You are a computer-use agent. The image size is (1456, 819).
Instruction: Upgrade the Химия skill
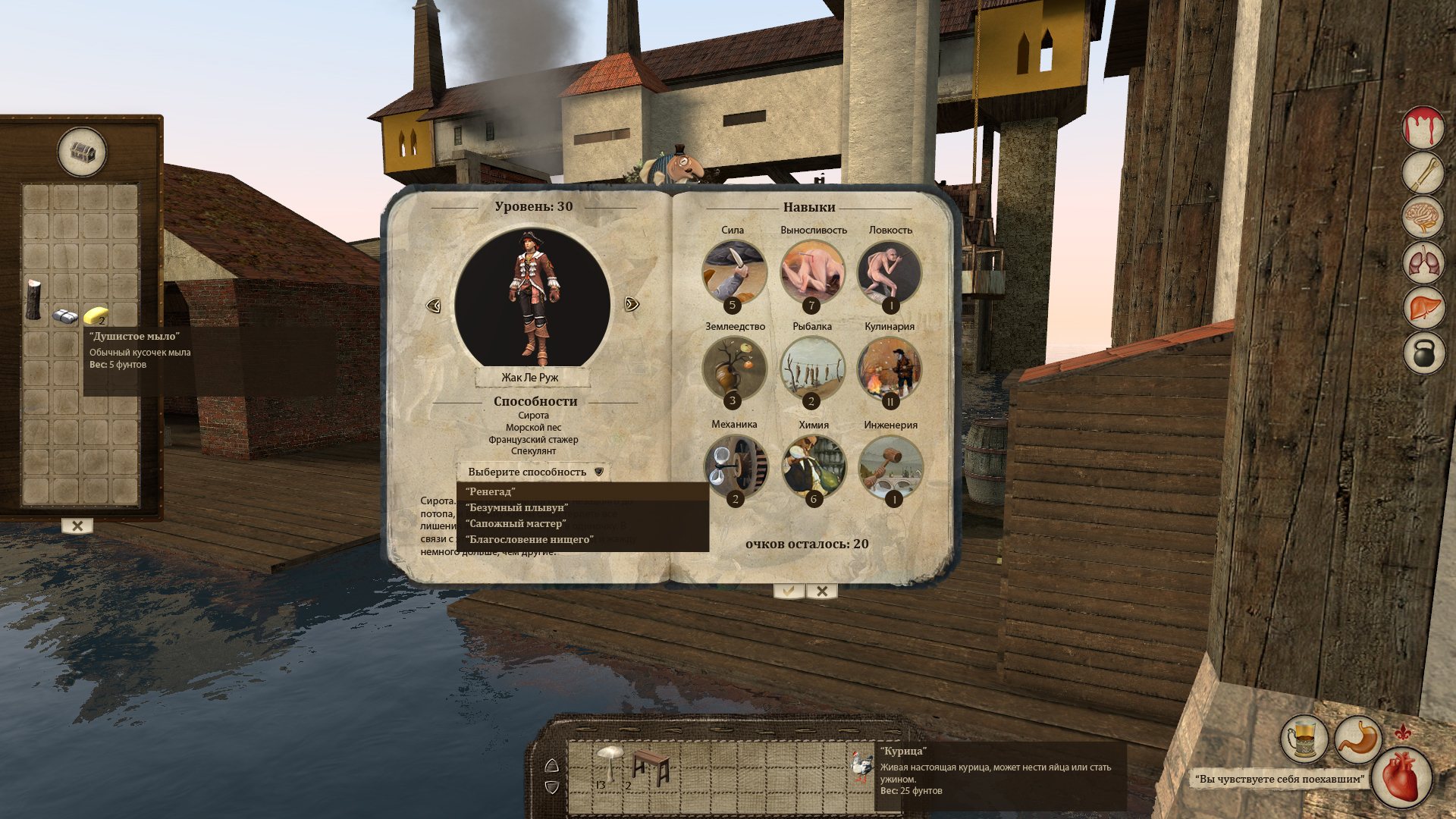pyautogui.click(x=813, y=467)
